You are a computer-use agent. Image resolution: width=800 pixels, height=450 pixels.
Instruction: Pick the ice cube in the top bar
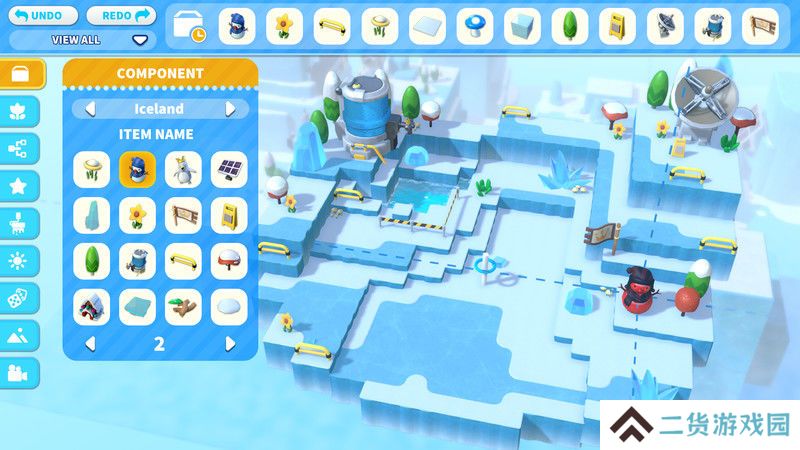[x=523, y=26]
